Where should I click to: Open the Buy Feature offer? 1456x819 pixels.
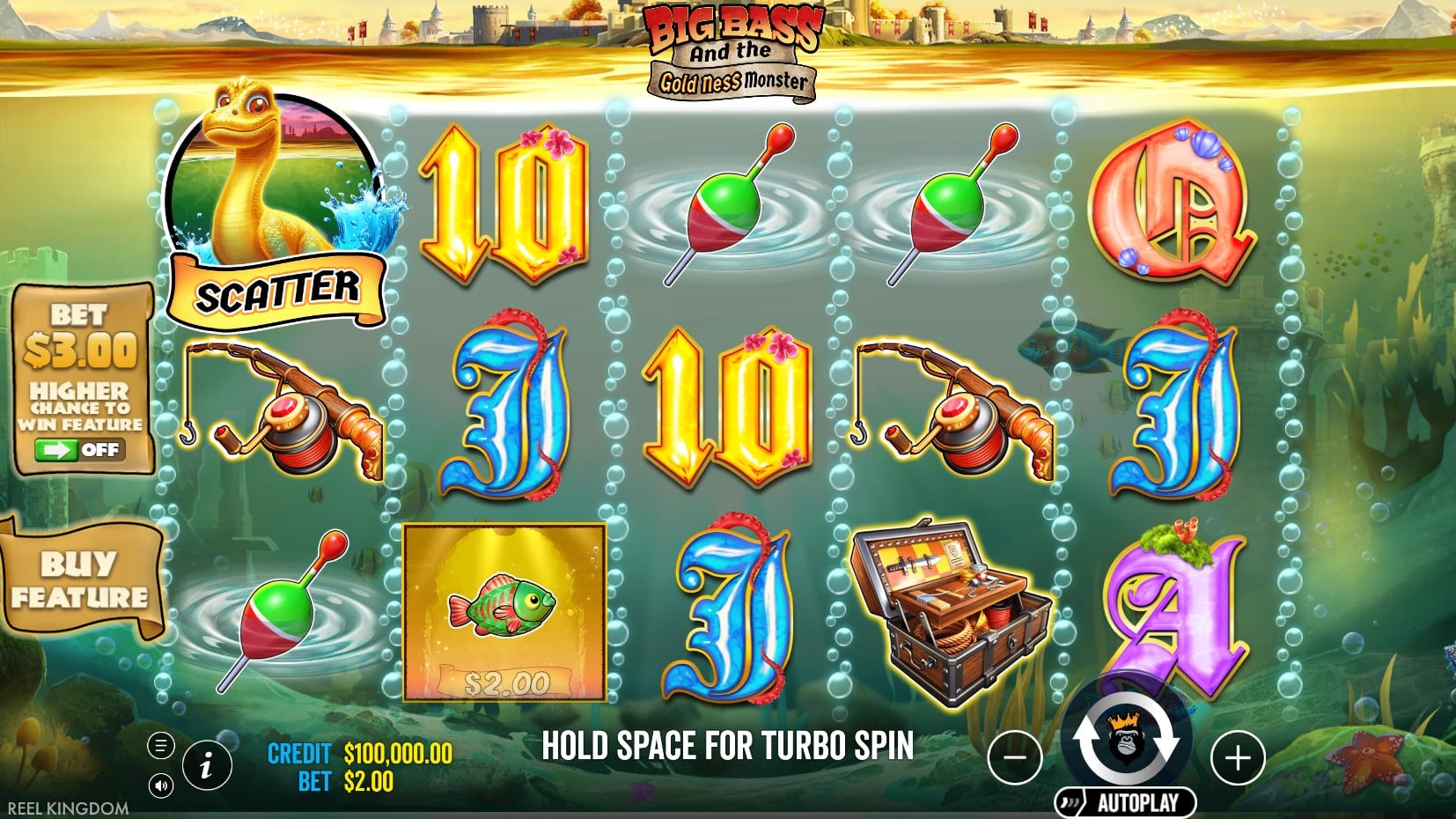(x=79, y=579)
